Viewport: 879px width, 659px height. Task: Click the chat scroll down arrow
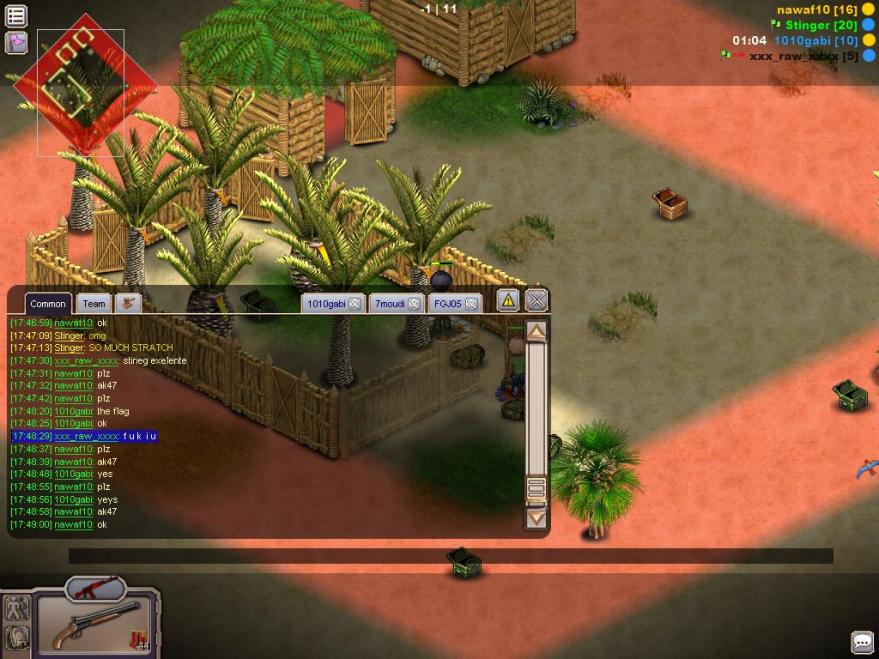pyautogui.click(x=537, y=516)
